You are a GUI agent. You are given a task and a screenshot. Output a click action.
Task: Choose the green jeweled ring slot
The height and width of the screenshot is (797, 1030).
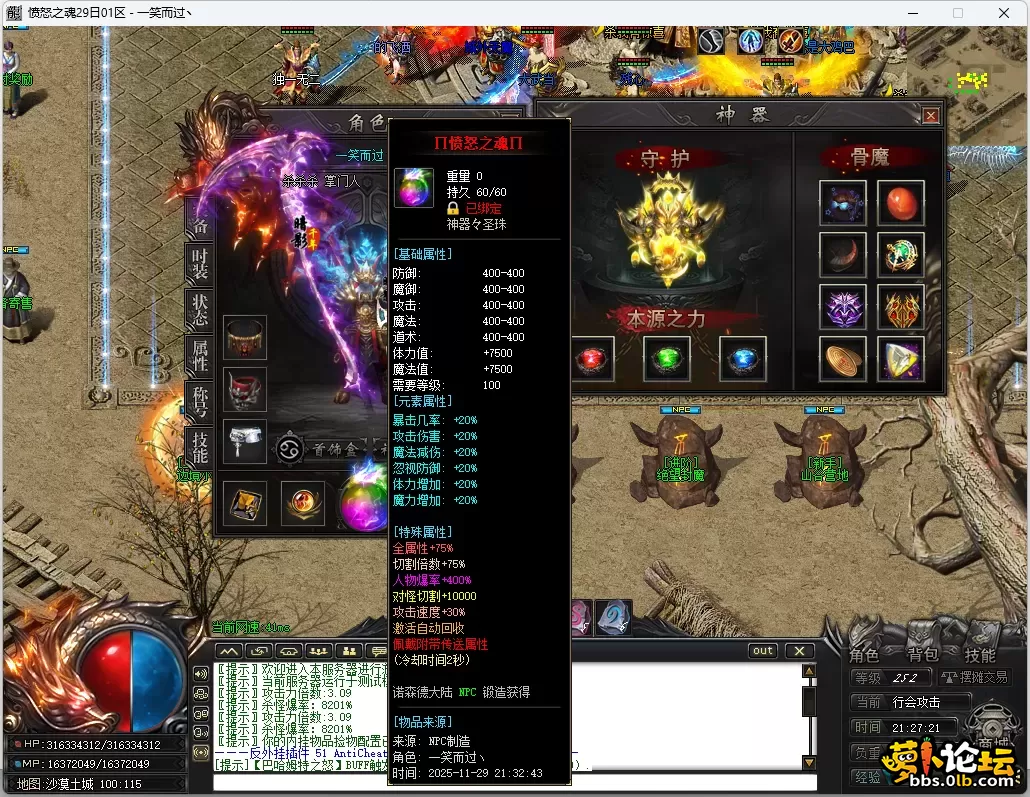pos(900,254)
